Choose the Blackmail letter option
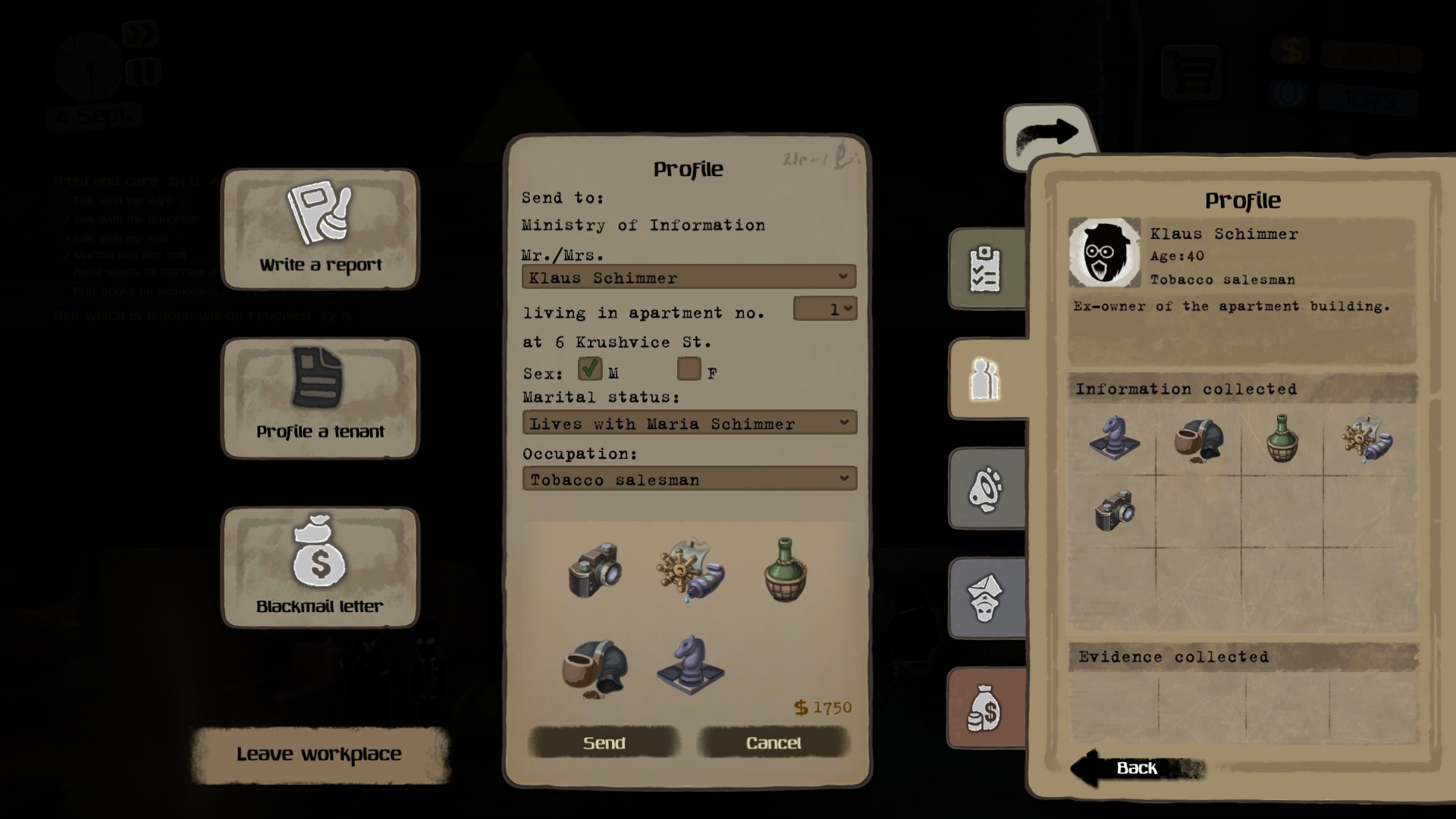 coord(319,567)
